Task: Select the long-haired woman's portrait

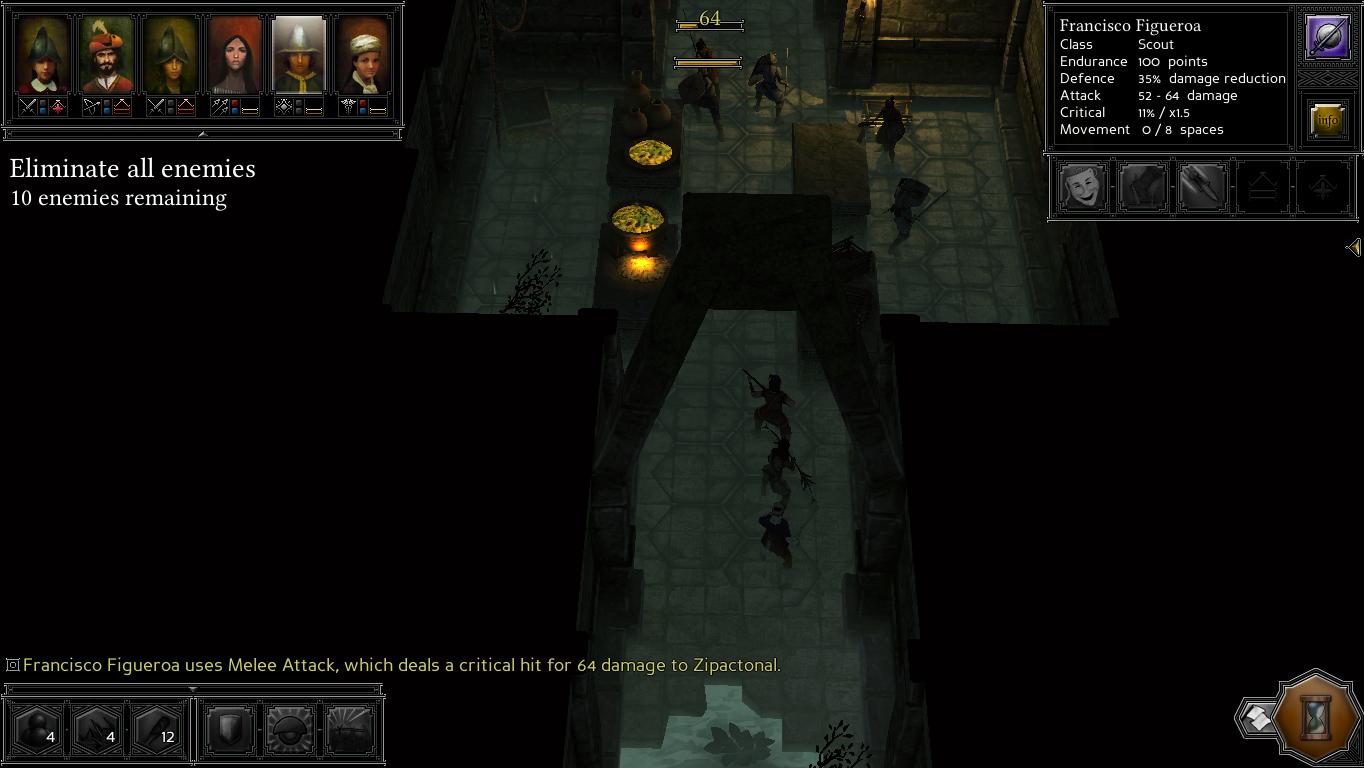Action: coord(235,55)
